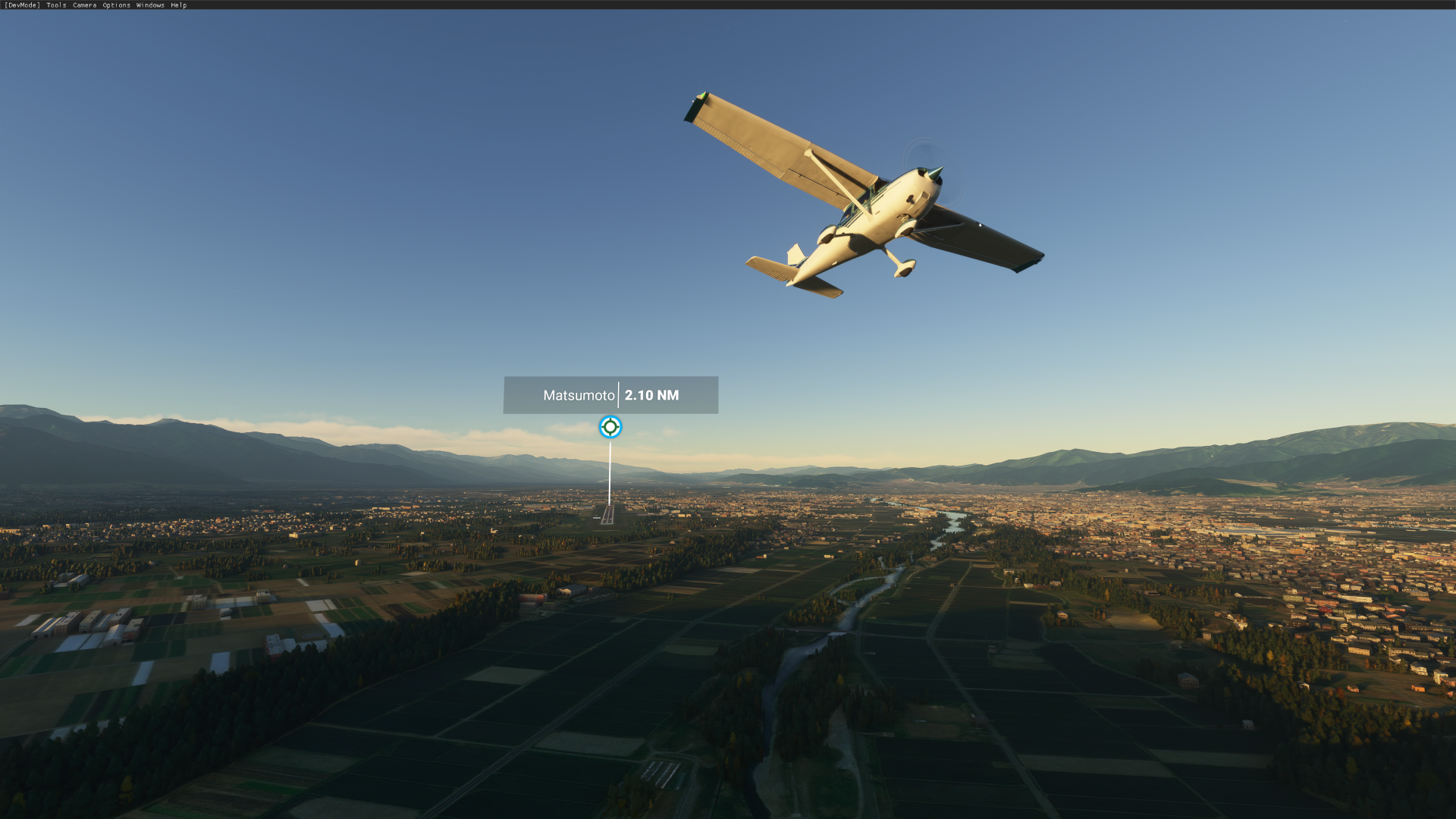Click the 2.10 NM distance readout
Image resolution: width=1456 pixels, height=819 pixels.
pos(653,395)
